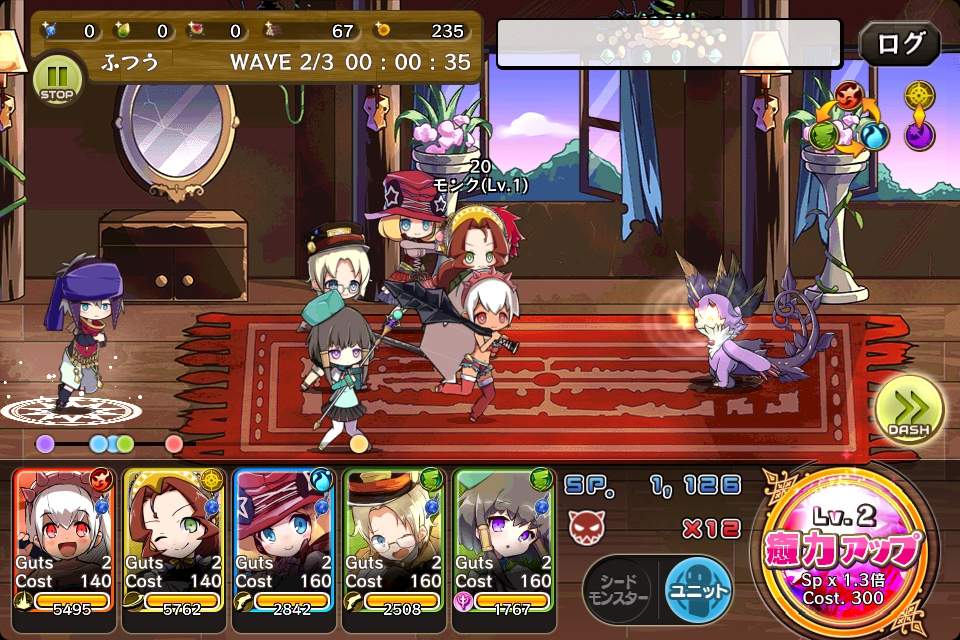Tap the purple dark element orb

coord(919,134)
